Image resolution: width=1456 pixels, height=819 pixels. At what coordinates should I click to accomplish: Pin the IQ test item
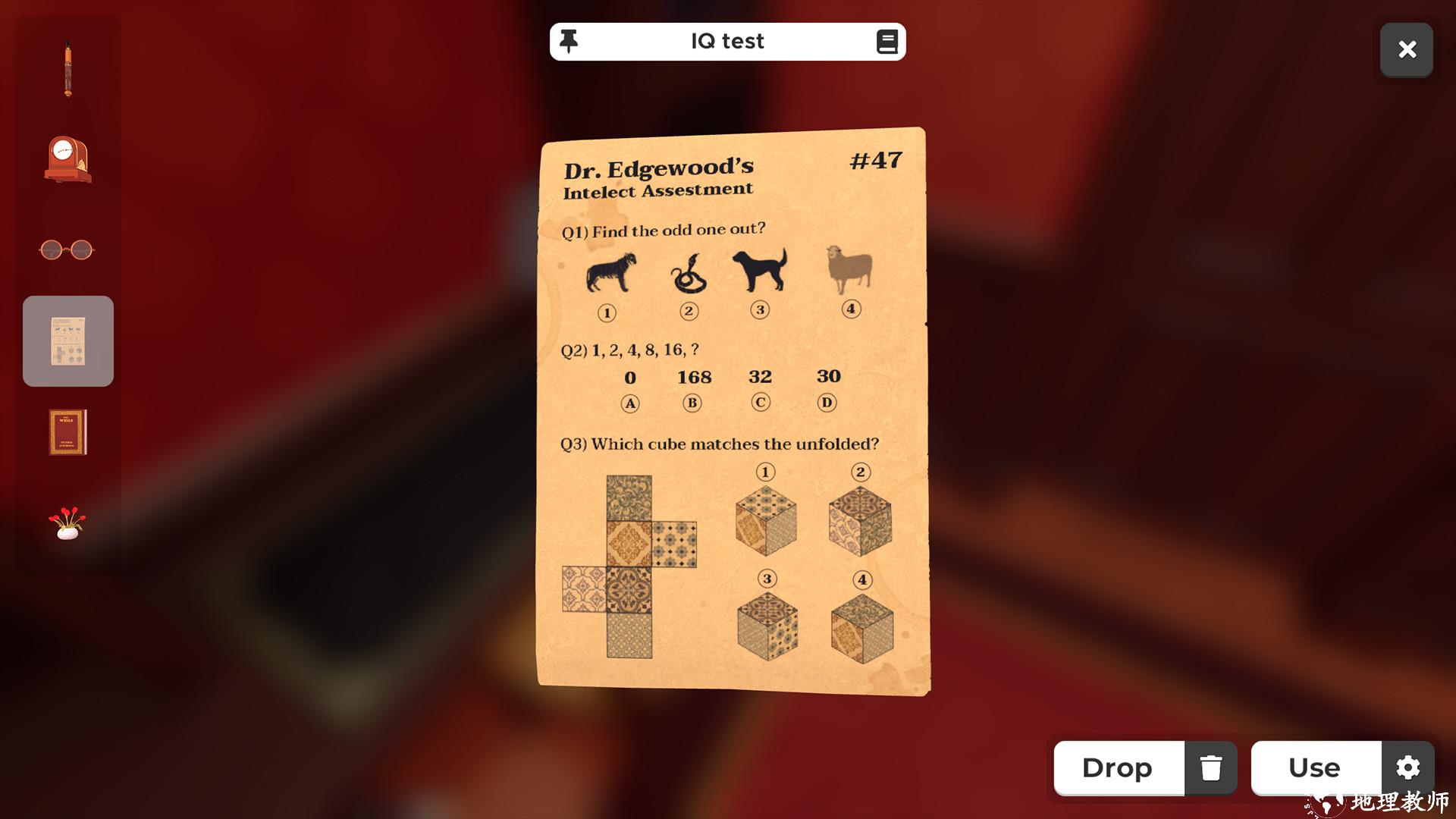click(x=569, y=41)
